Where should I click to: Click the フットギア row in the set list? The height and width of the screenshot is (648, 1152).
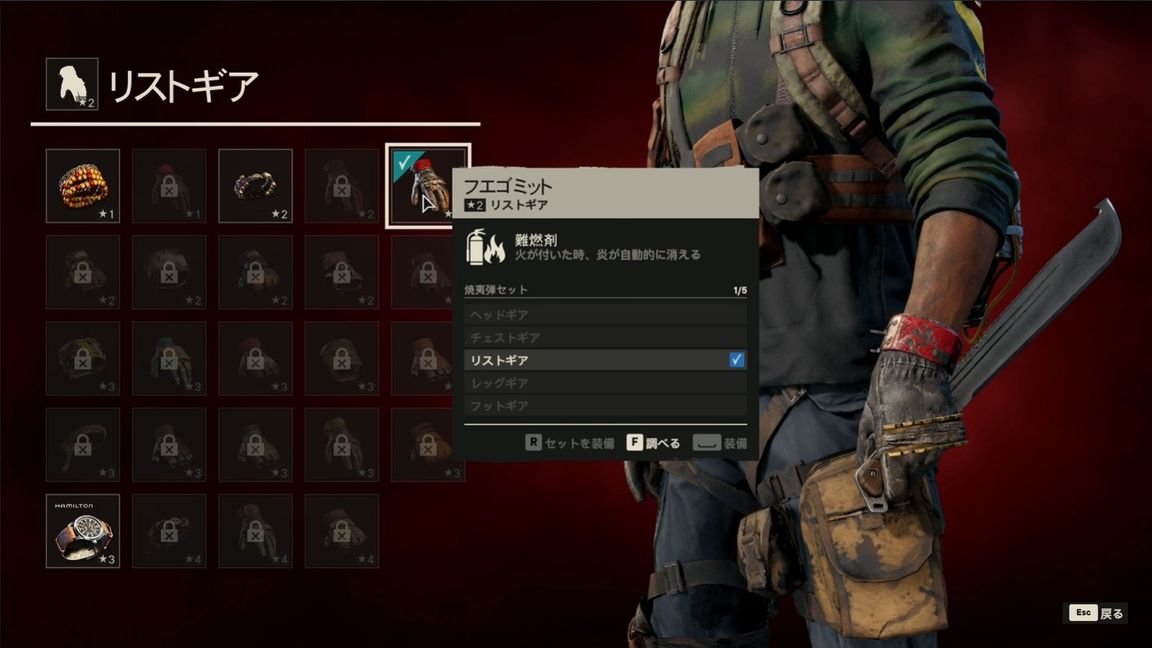pyautogui.click(x=605, y=406)
